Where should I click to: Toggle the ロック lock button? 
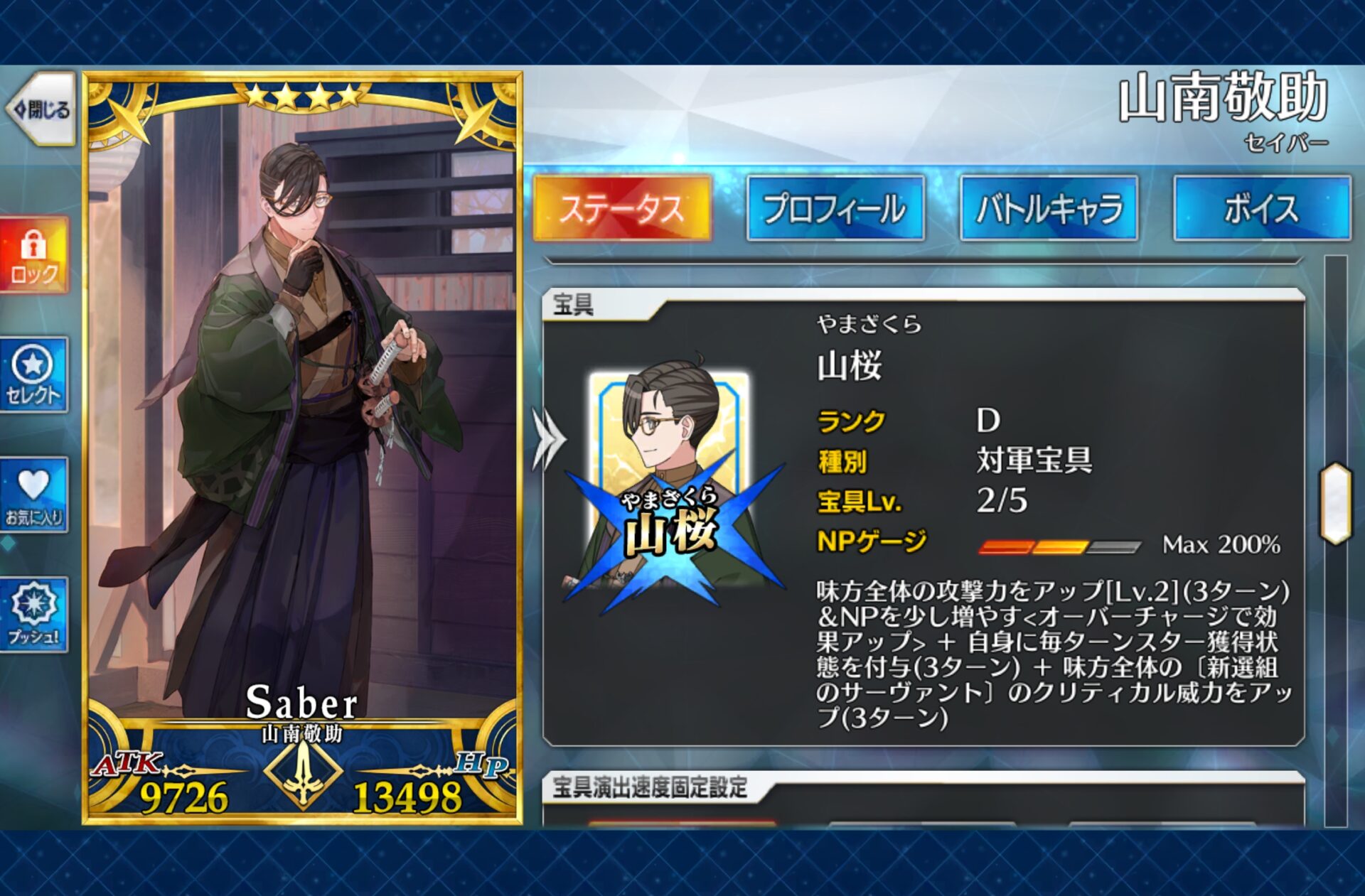point(34,256)
